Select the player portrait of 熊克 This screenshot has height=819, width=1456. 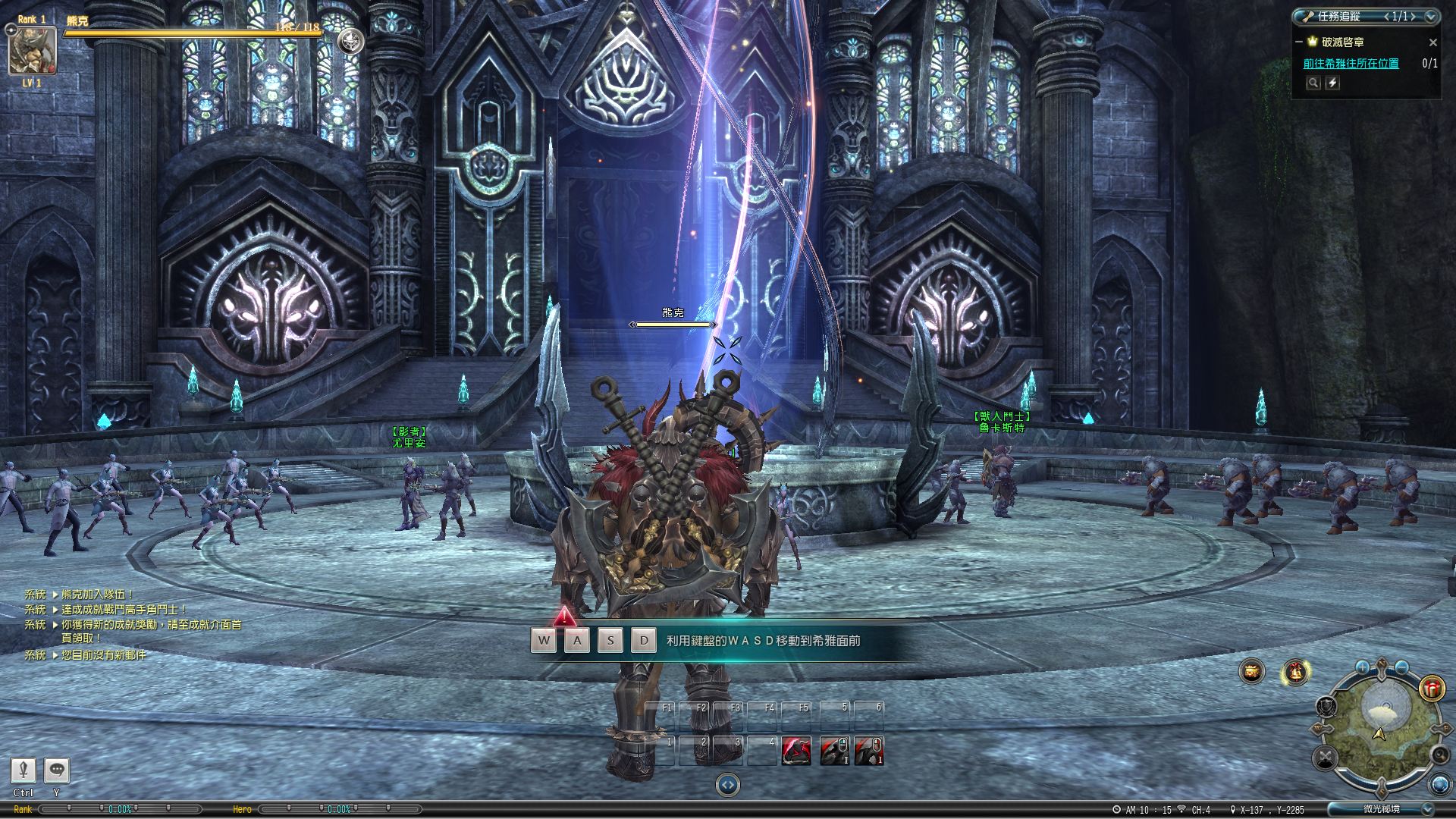tap(32, 50)
